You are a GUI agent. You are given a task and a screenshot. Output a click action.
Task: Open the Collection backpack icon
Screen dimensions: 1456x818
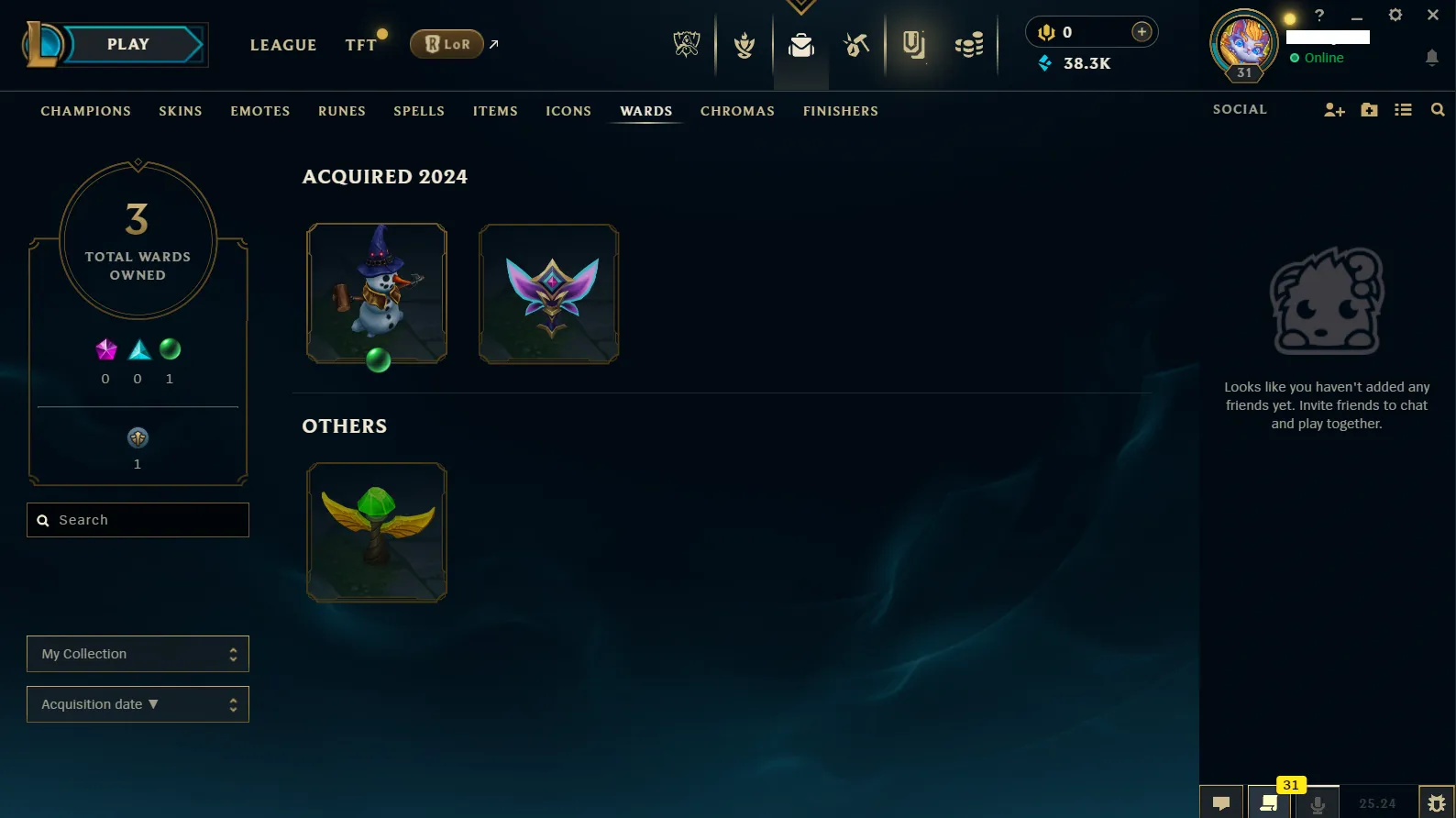(x=800, y=44)
